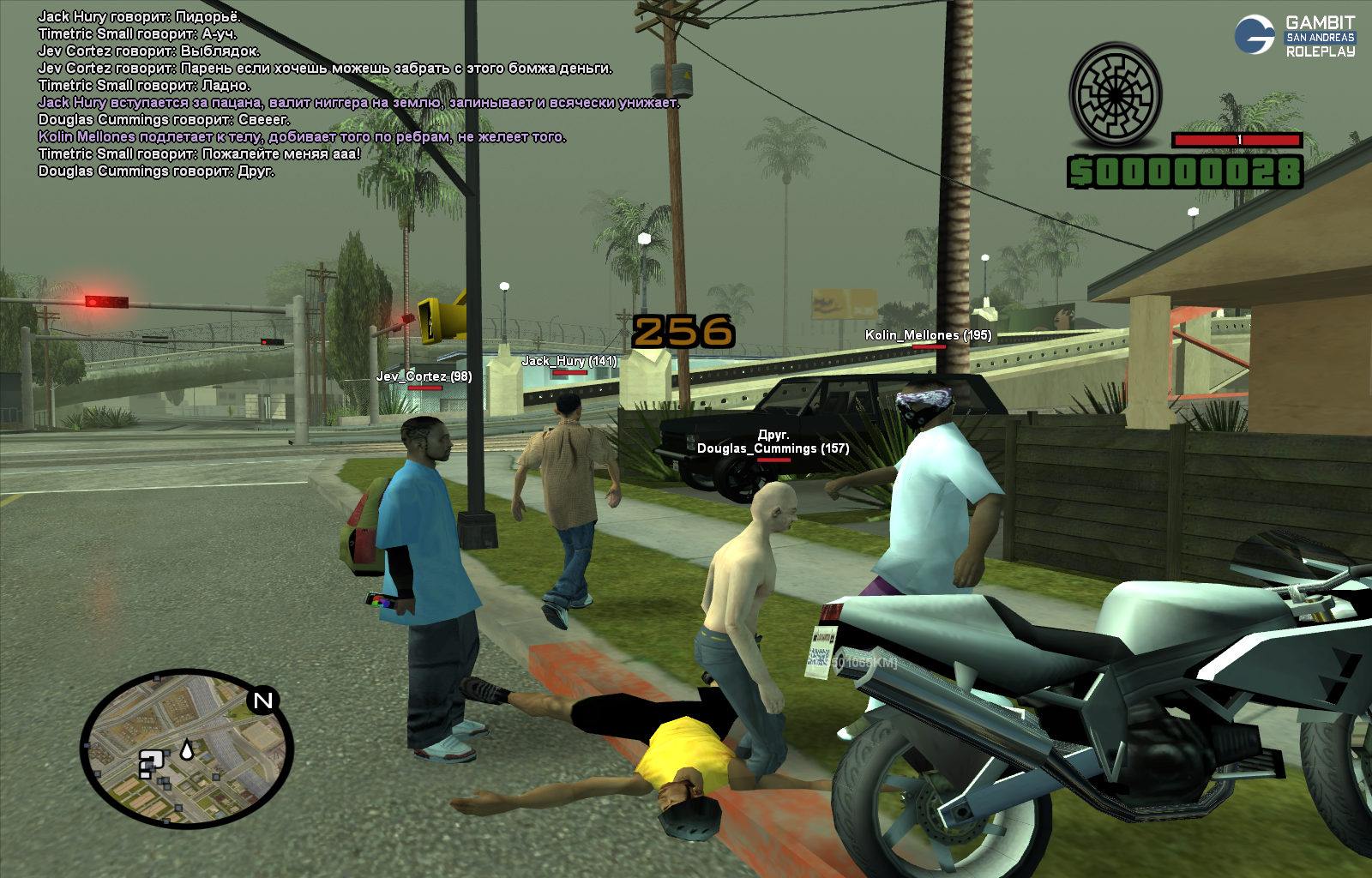This screenshot has width=1372, height=878.
Task: Click the circular radar minimap
Action: pos(187,749)
